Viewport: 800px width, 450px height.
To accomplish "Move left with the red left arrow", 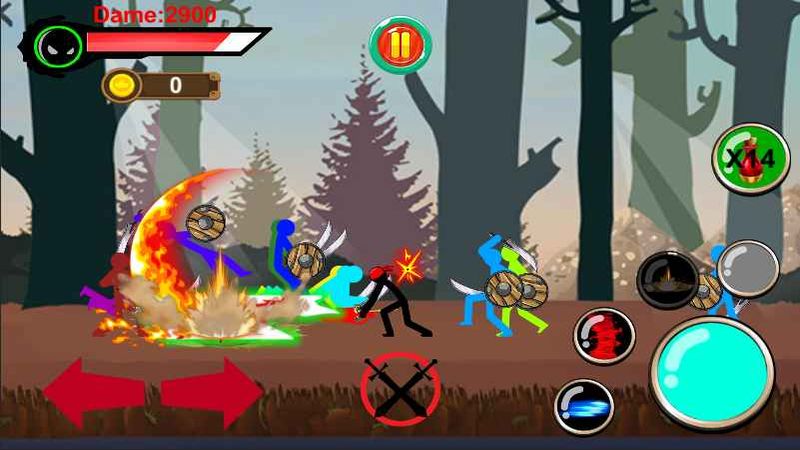I will (x=93, y=392).
